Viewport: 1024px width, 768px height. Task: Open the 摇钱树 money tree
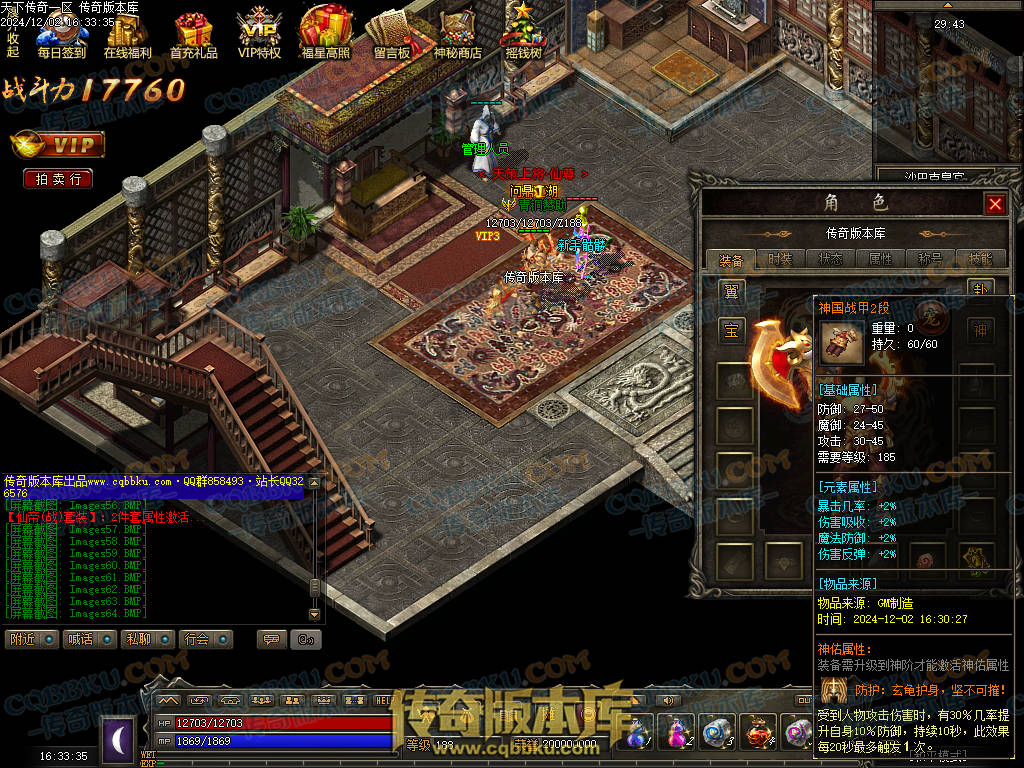click(x=523, y=36)
